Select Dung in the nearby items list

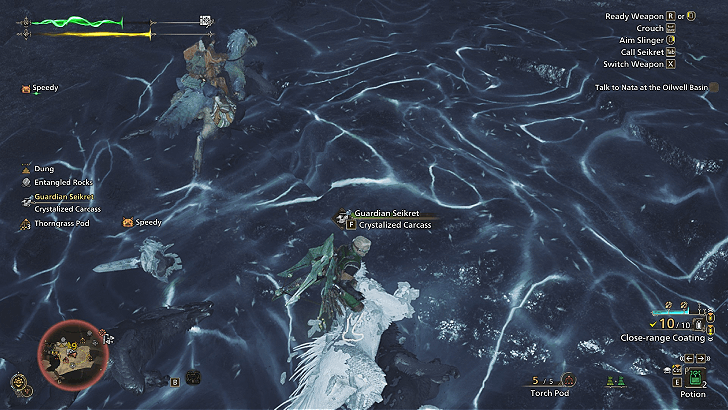click(42, 169)
